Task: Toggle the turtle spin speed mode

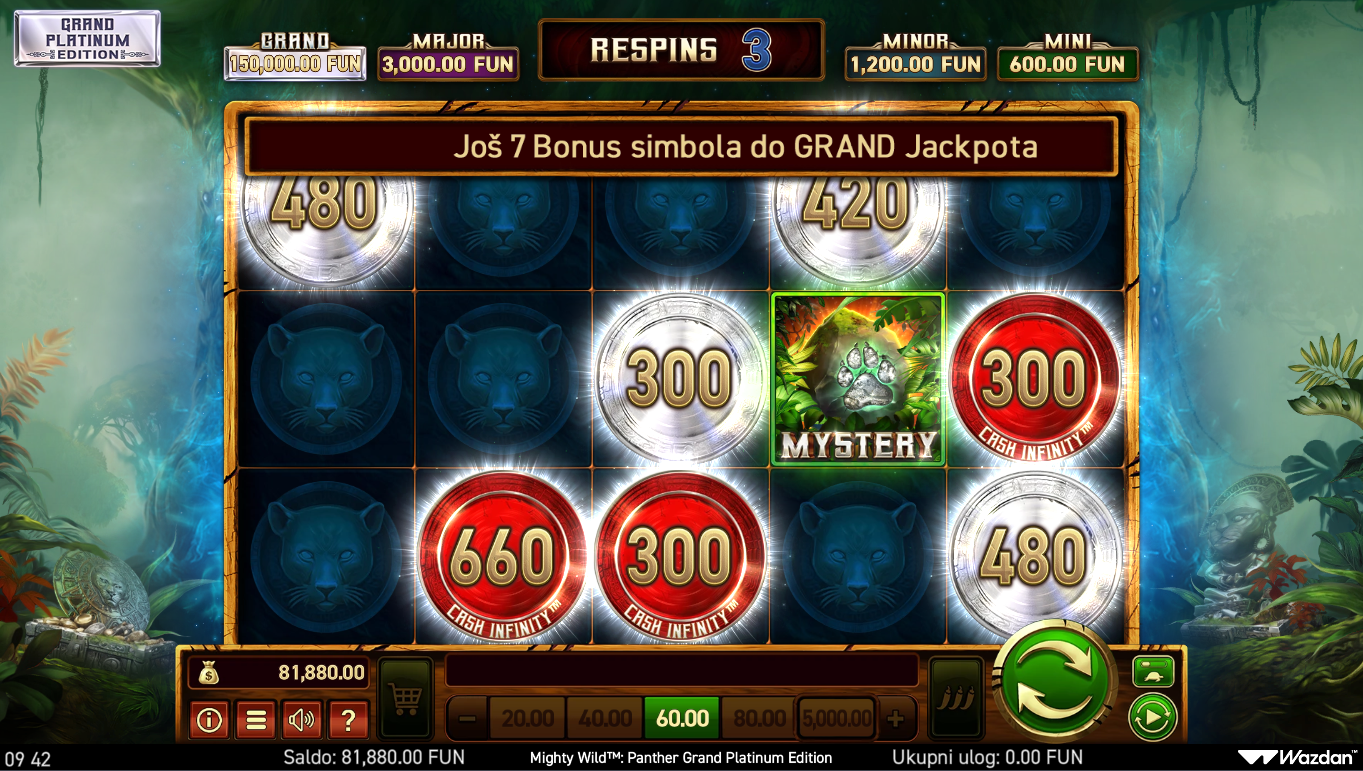Action: tap(1153, 671)
